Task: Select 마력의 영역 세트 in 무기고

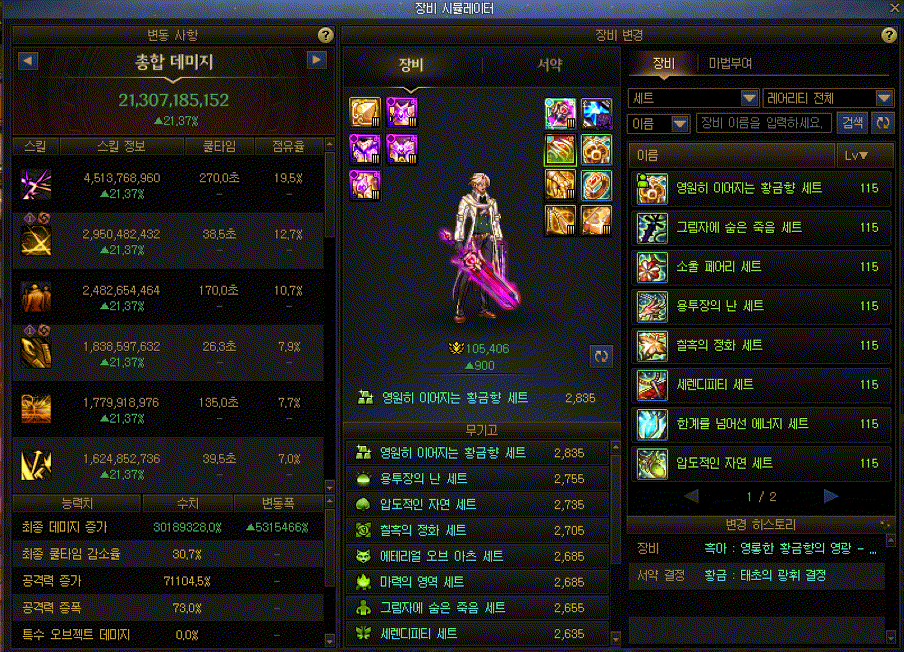Action: click(478, 582)
